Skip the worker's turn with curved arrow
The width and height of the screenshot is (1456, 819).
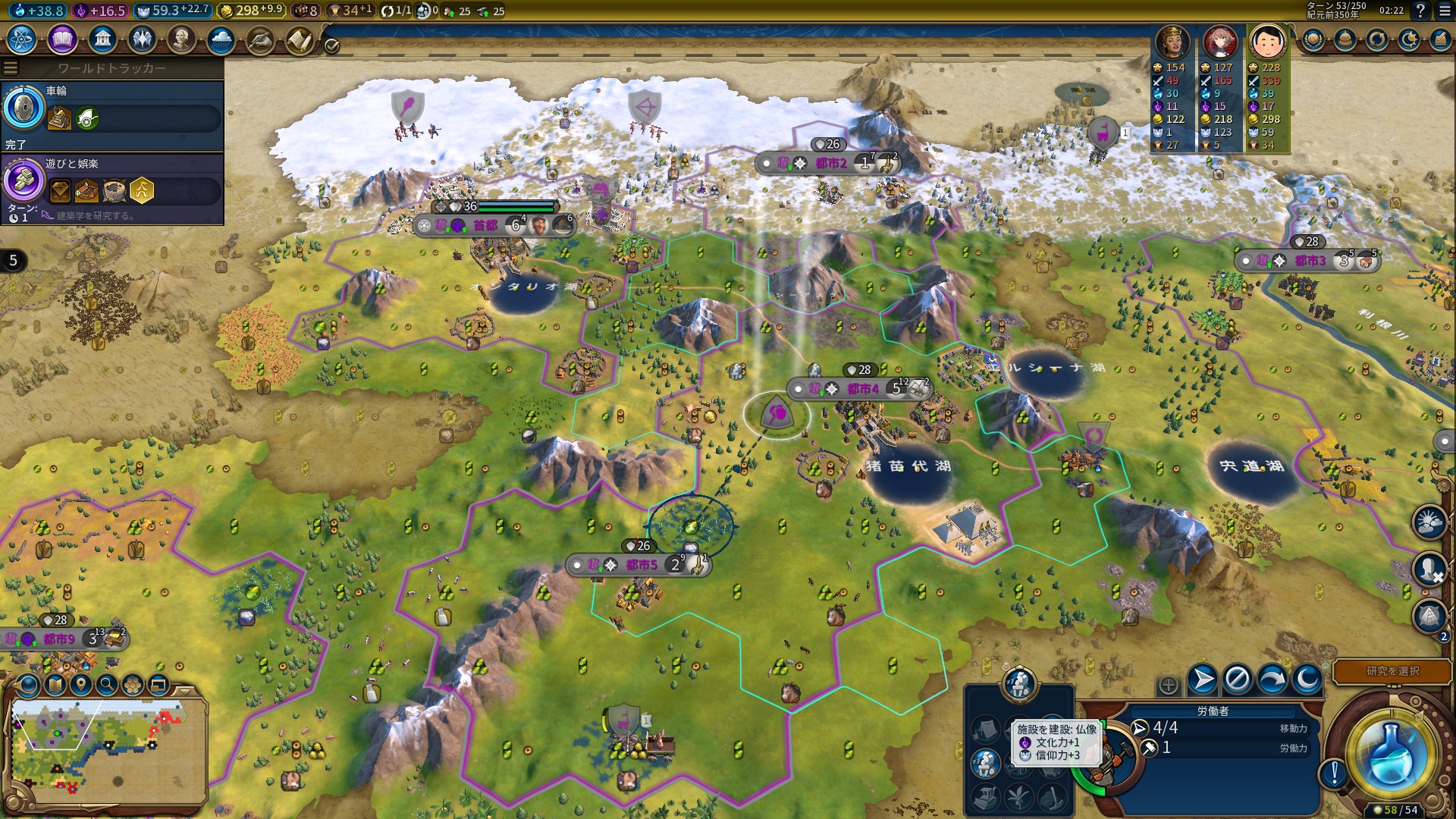(x=1272, y=679)
